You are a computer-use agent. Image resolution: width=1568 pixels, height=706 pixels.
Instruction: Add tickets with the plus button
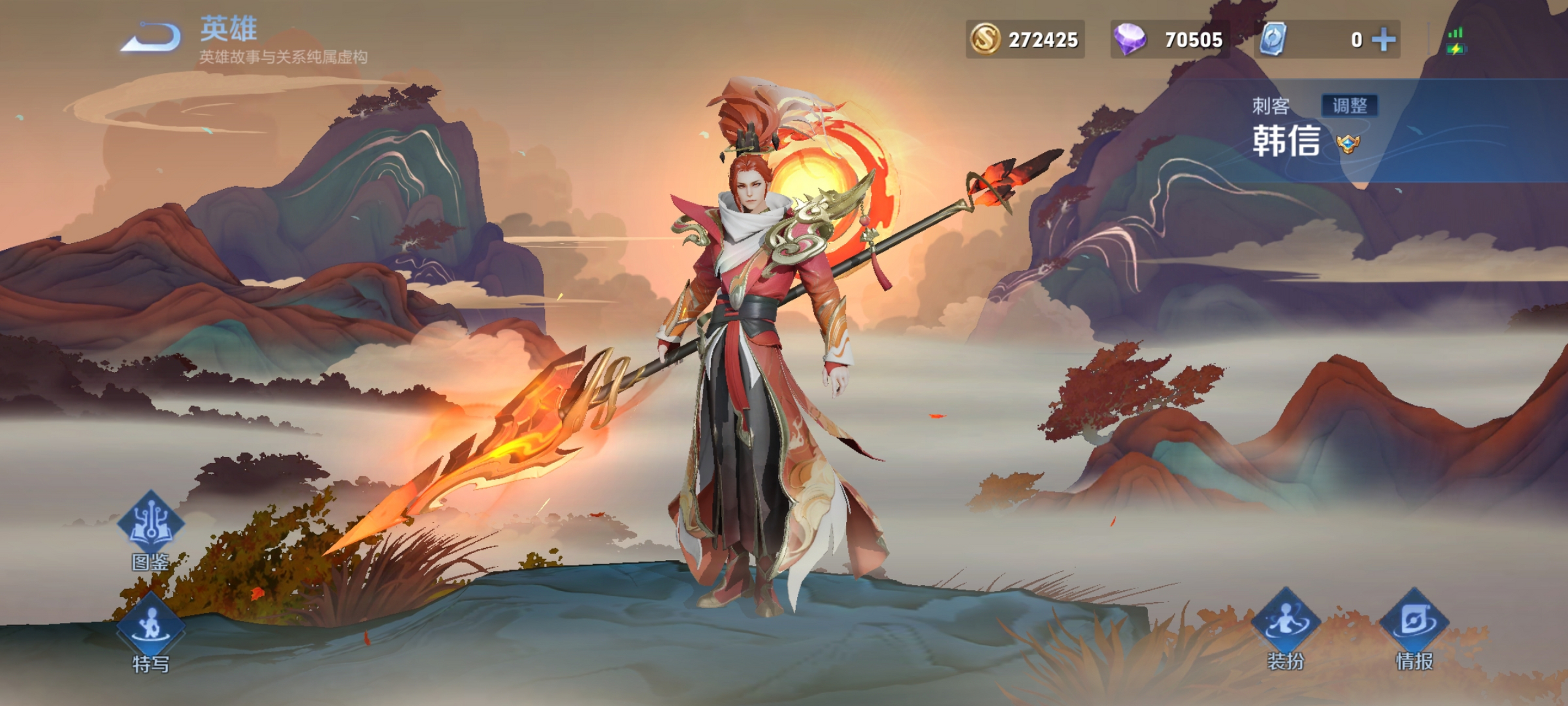pos(1384,40)
